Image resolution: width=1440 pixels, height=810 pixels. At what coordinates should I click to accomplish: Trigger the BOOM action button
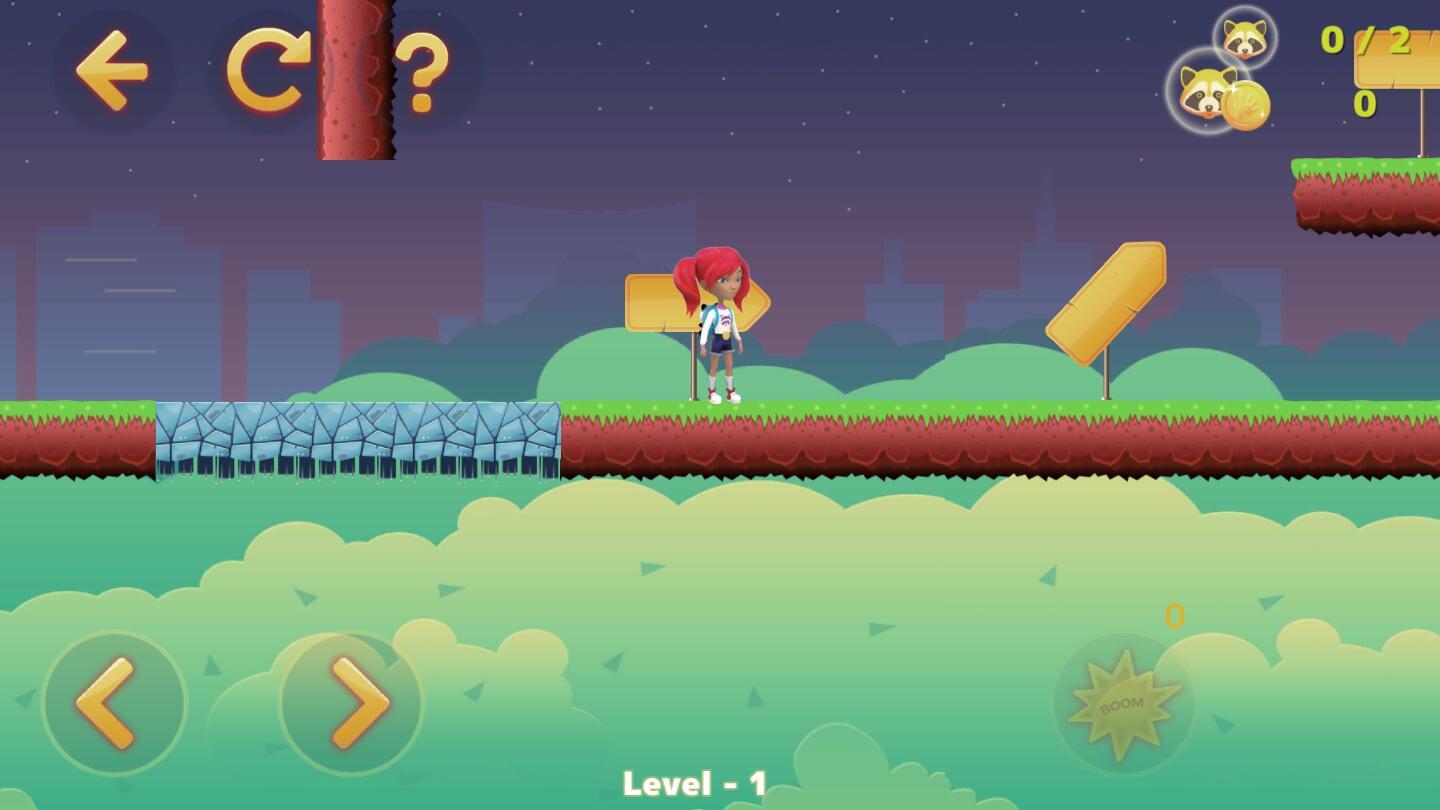click(x=1123, y=704)
